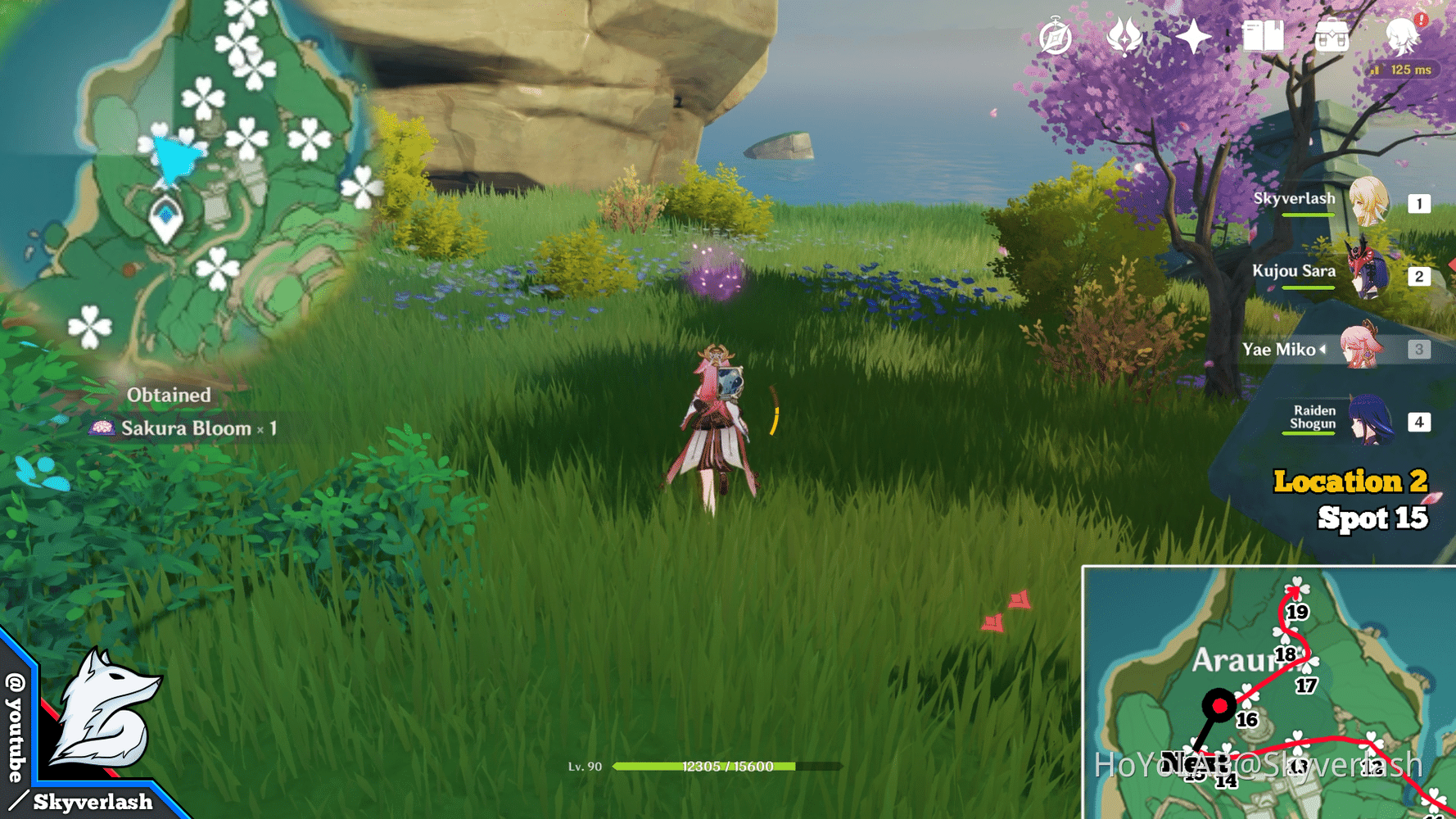Image resolution: width=1456 pixels, height=819 pixels.
Task: Open the Events star icon
Action: (1192, 36)
